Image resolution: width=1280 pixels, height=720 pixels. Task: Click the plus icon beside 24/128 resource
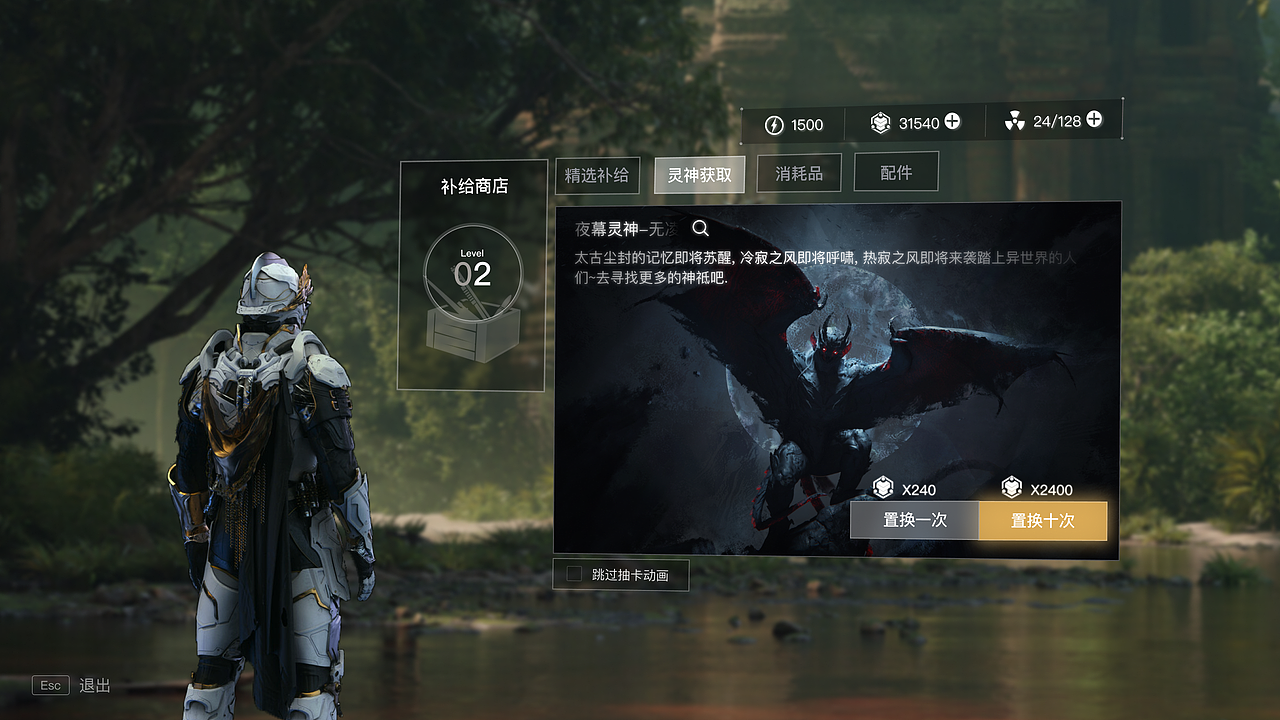tap(1092, 120)
